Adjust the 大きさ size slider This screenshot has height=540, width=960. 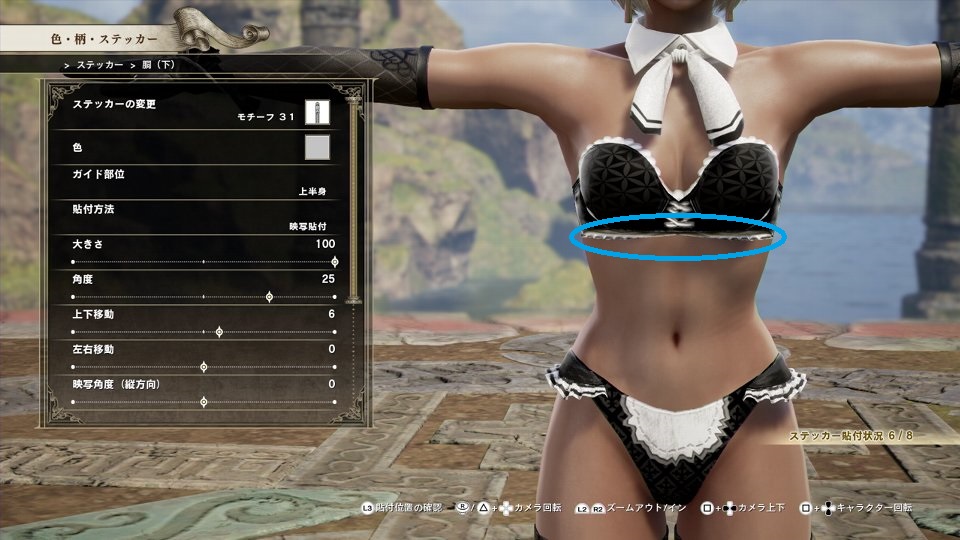point(334,262)
